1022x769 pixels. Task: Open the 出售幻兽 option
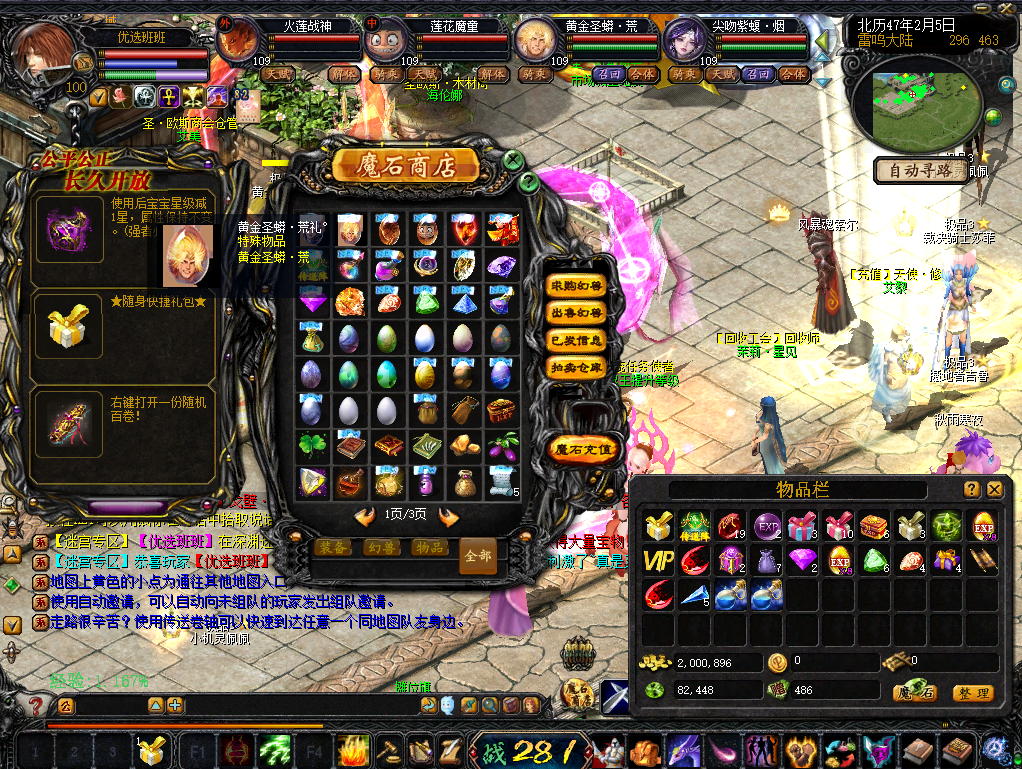[x=577, y=313]
